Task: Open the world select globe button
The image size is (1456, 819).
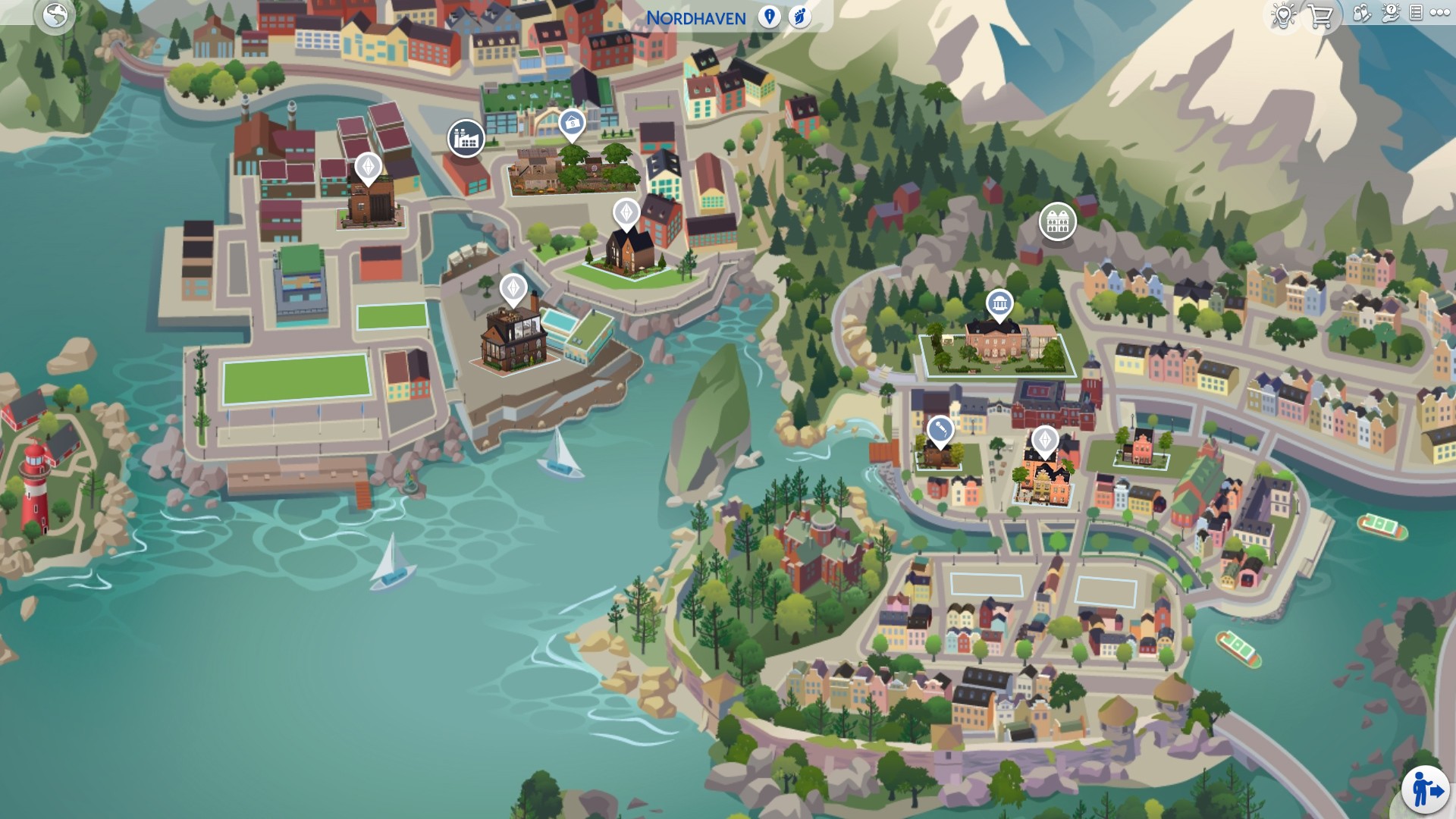Action: point(55,15)
